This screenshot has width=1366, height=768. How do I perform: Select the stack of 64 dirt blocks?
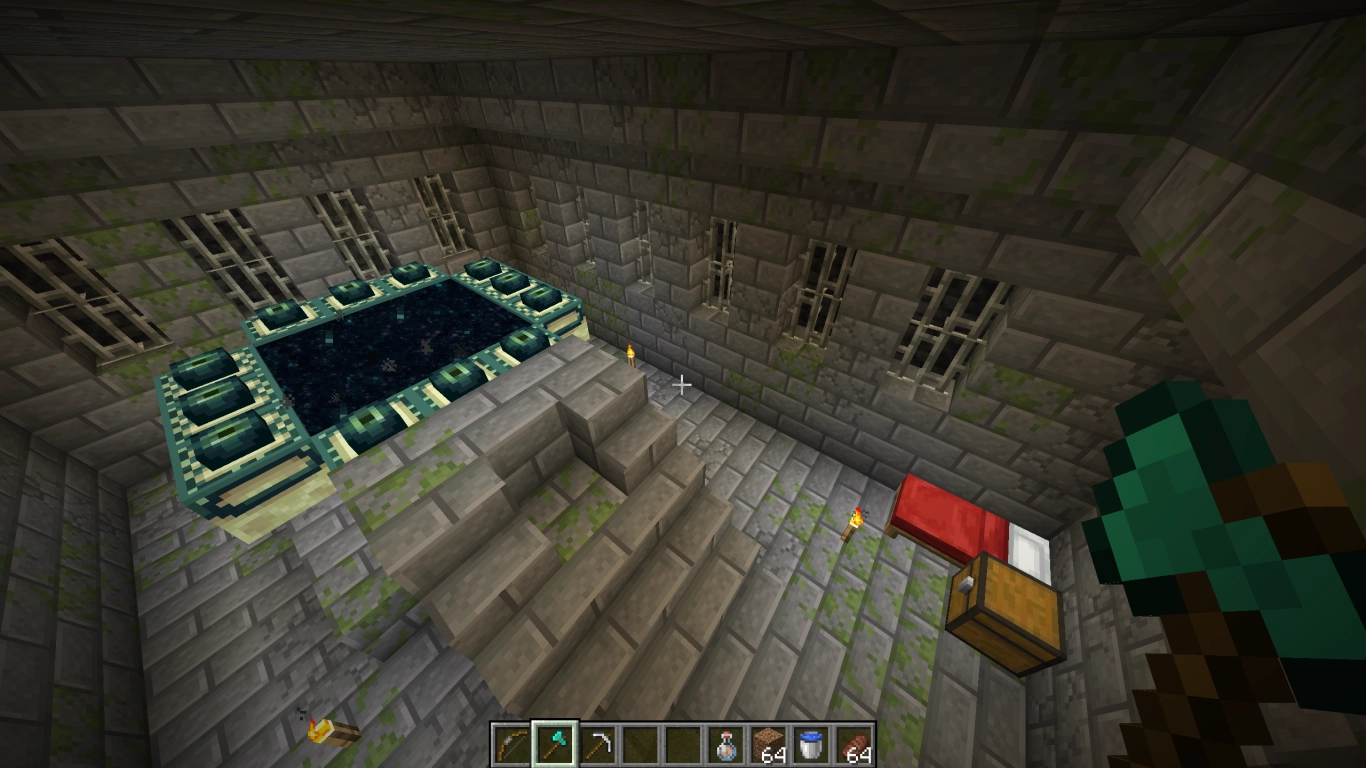pyautogui.click(x=770, y=740)
